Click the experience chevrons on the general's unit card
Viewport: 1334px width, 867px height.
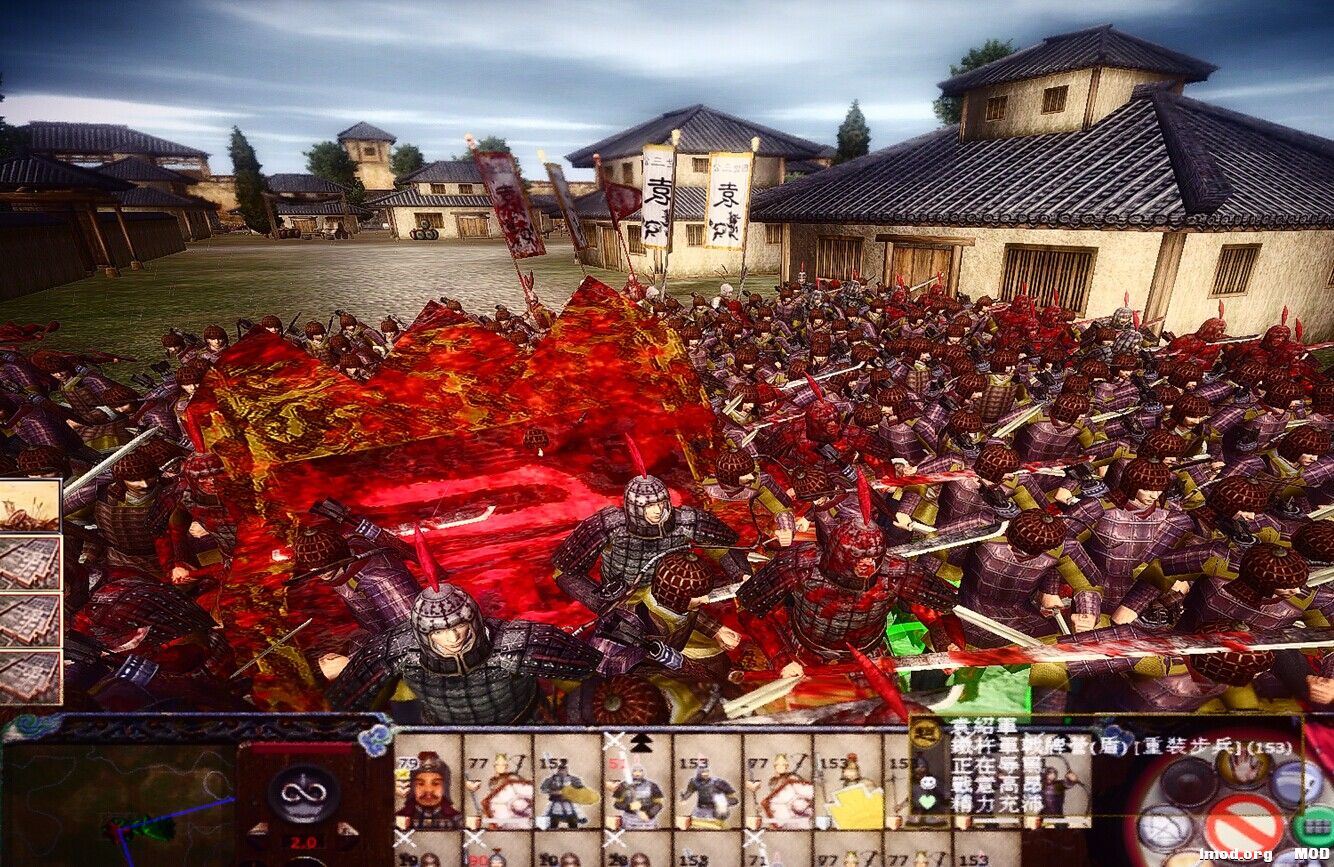pos(402,772)
